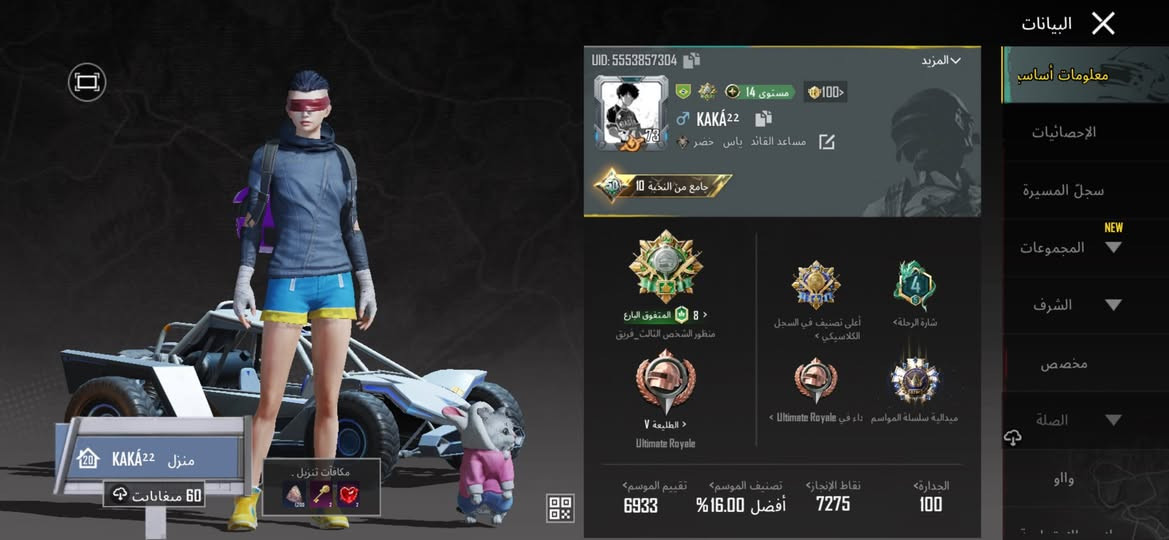1169x540 pixels.
Task: Edit the clan role signature
Action: point(827,142)
